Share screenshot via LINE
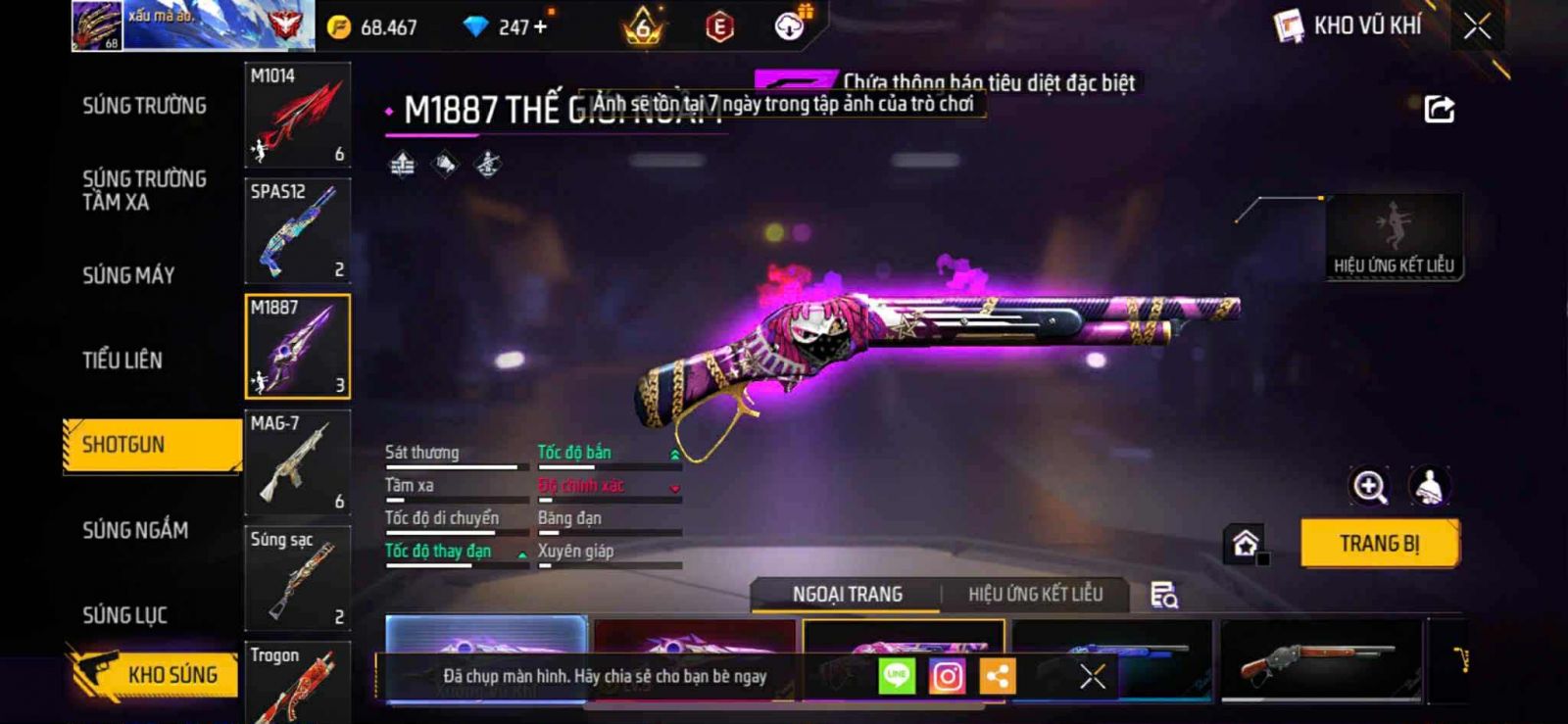 (x=897, y=676)
